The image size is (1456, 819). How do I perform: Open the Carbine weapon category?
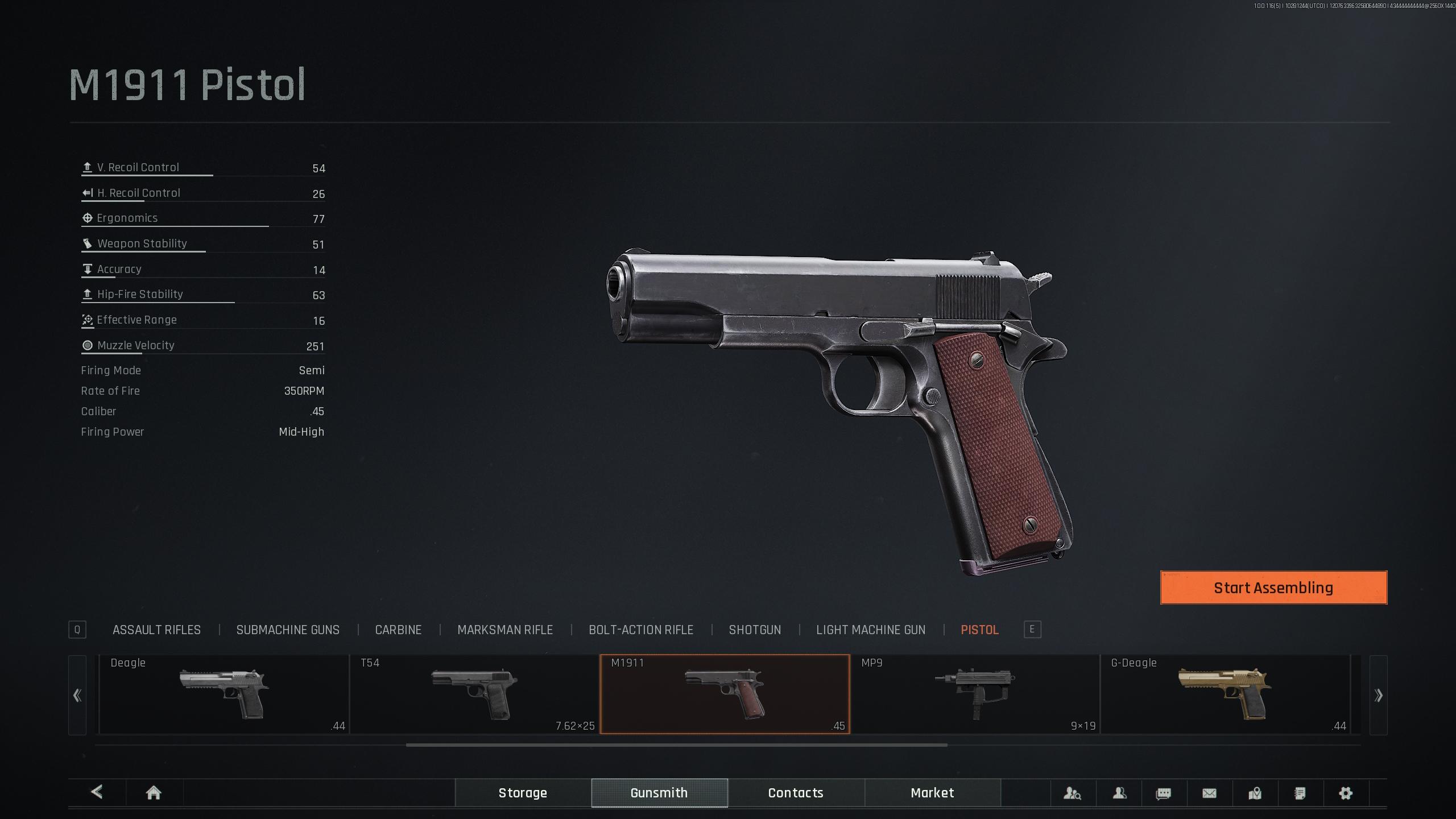pos(398,630)
